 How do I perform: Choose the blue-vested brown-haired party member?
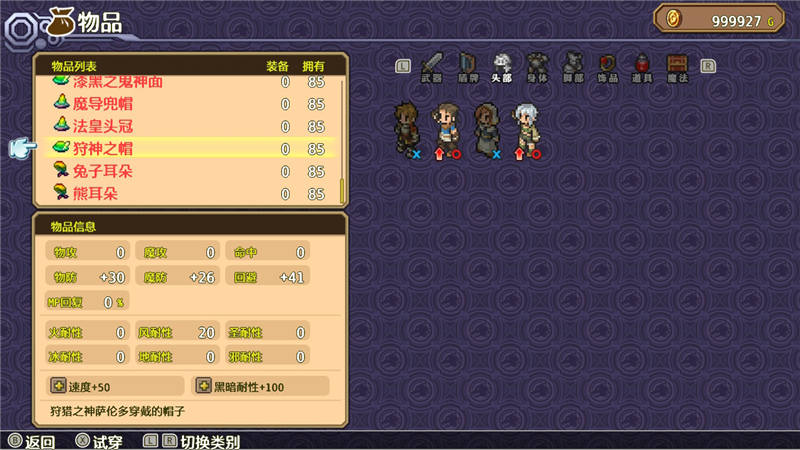click(445, 129)
